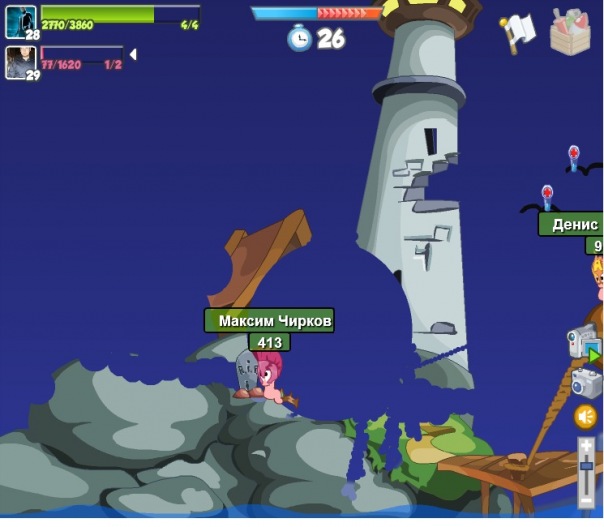
Task: Select the level 29 player avatar
Action: [20, 62]
